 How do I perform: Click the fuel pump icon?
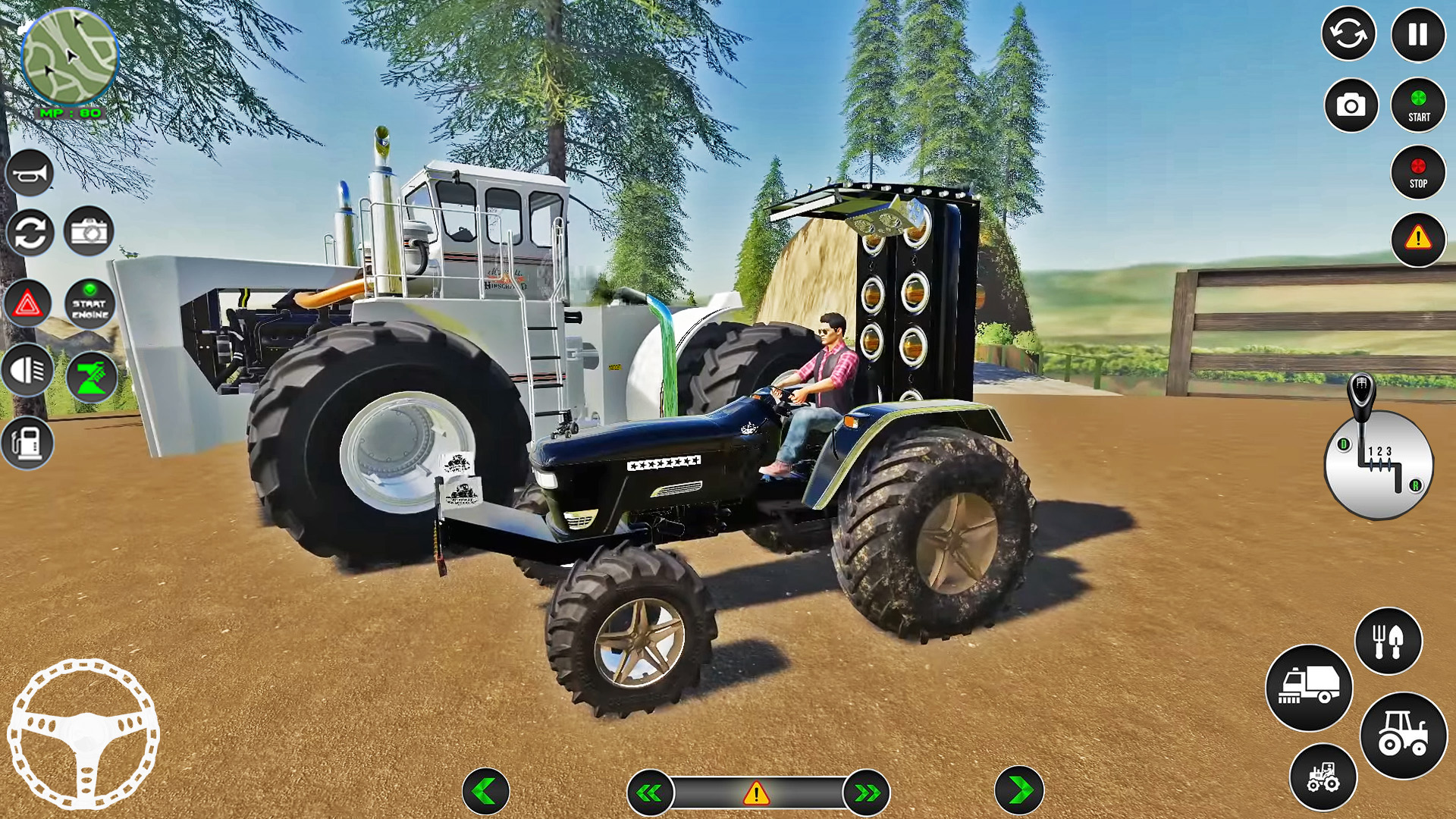(28, 442)
